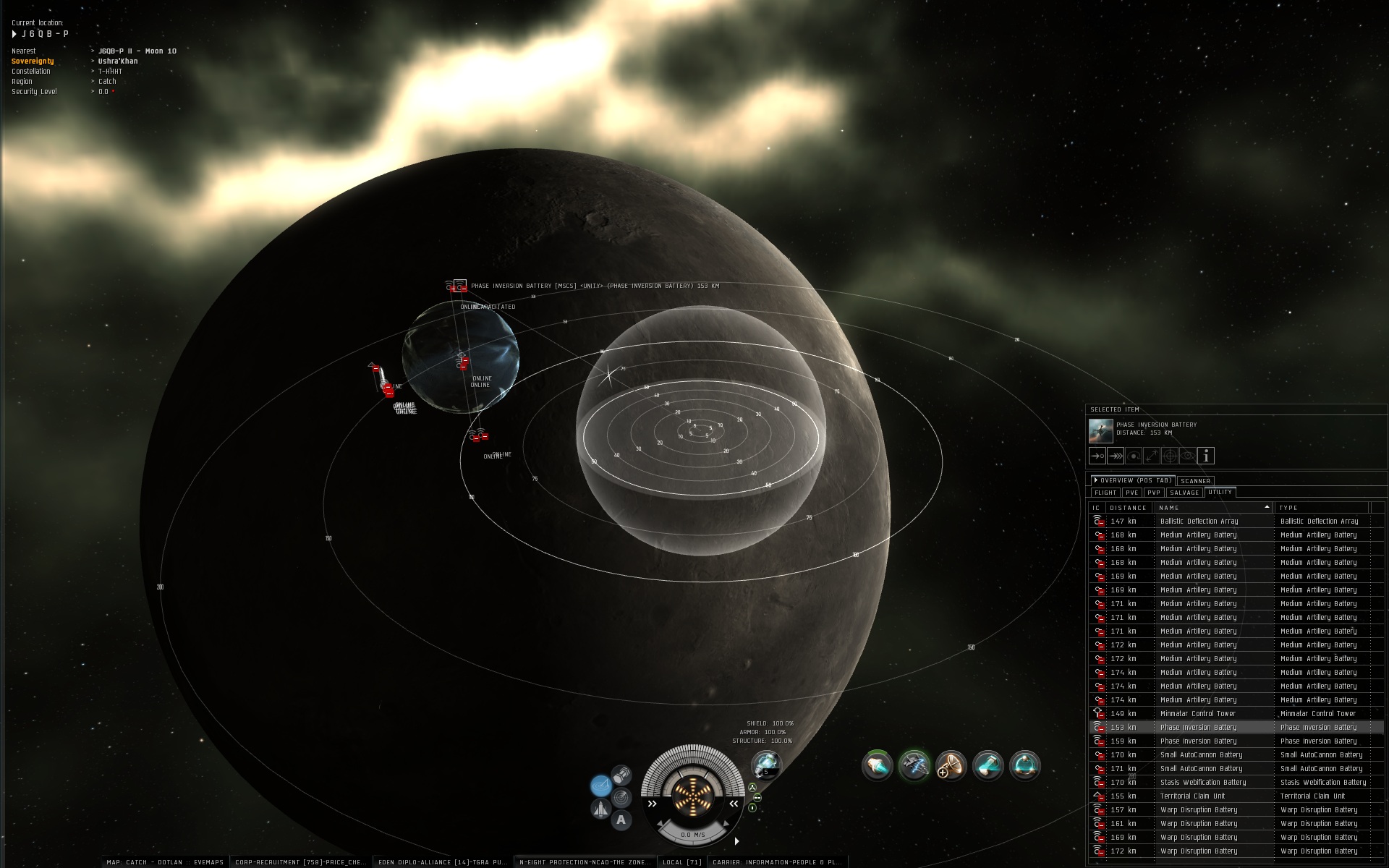Sort the overview by Distance column
The height and width of the screenshot is (868, 1389).
1128,508
